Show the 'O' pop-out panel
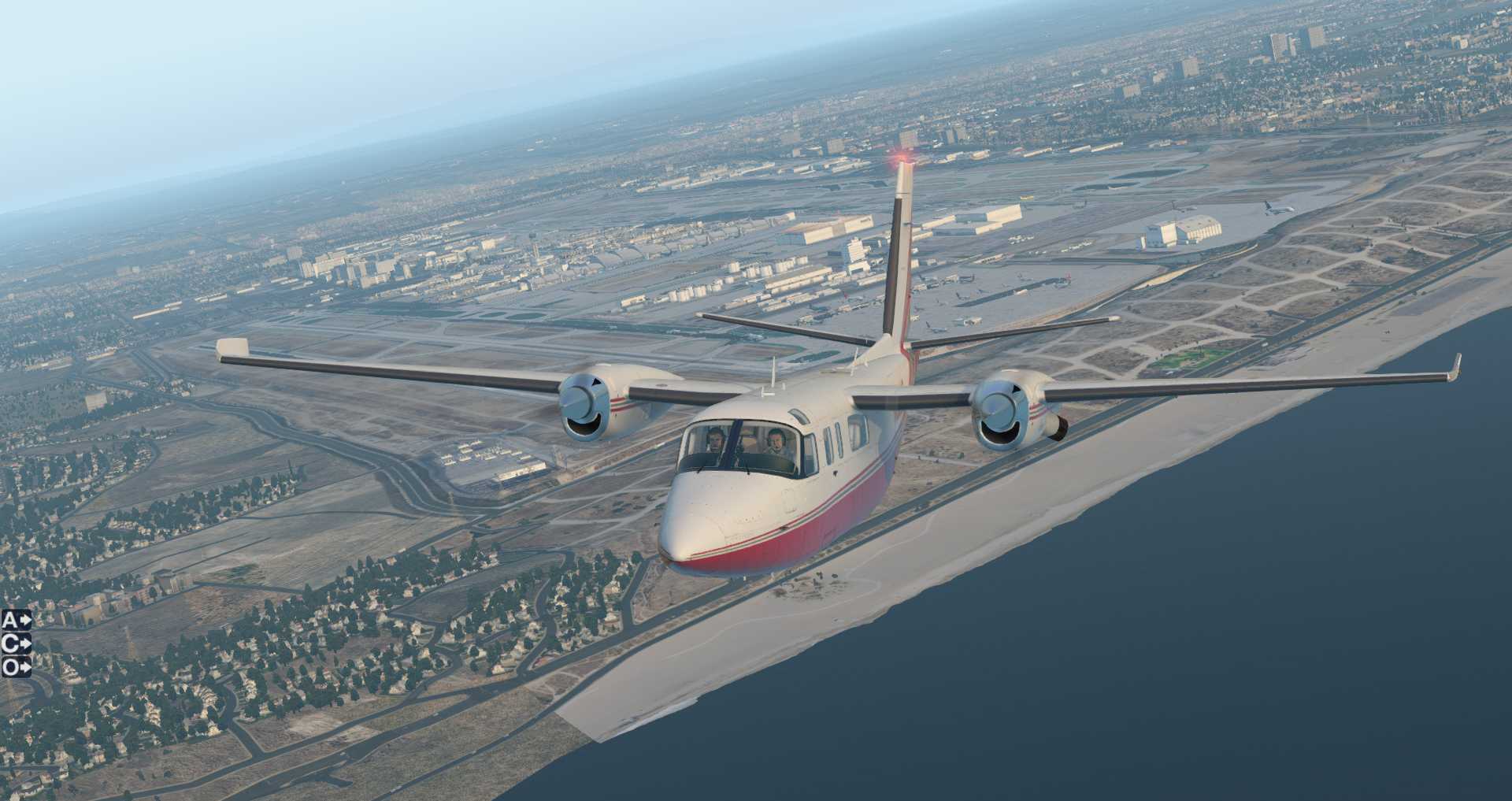 tap(16, 667)
